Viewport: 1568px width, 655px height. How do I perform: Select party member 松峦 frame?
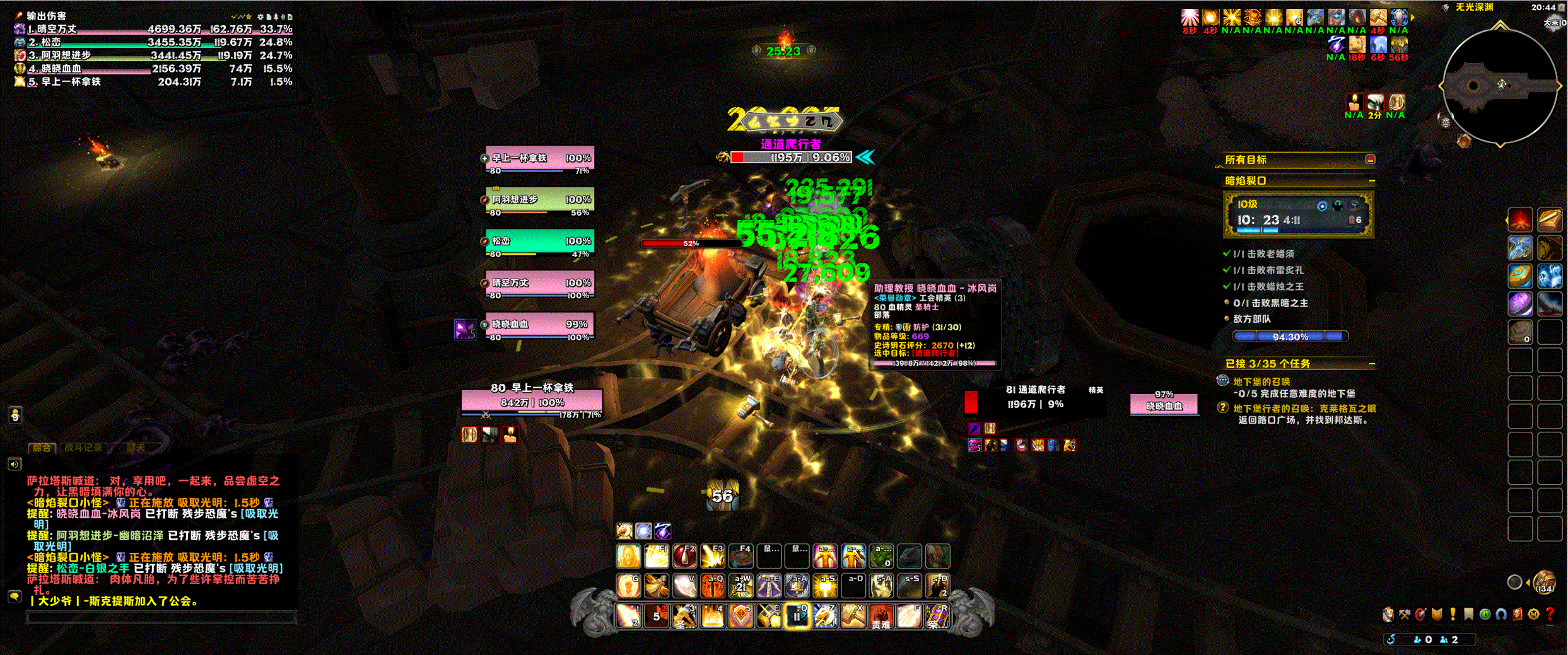(540, 241)
